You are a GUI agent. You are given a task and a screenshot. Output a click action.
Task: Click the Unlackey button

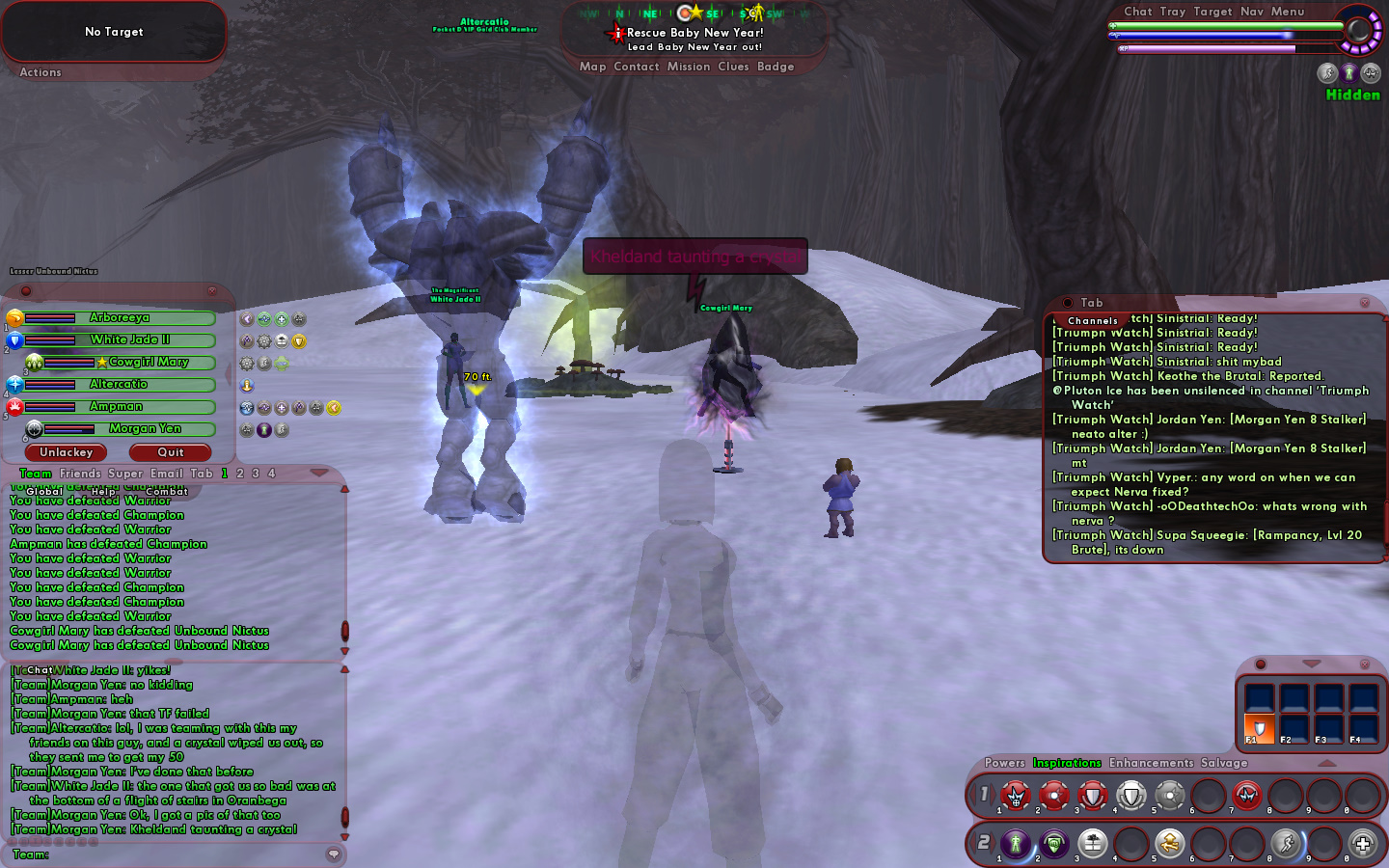click(67, 452)
